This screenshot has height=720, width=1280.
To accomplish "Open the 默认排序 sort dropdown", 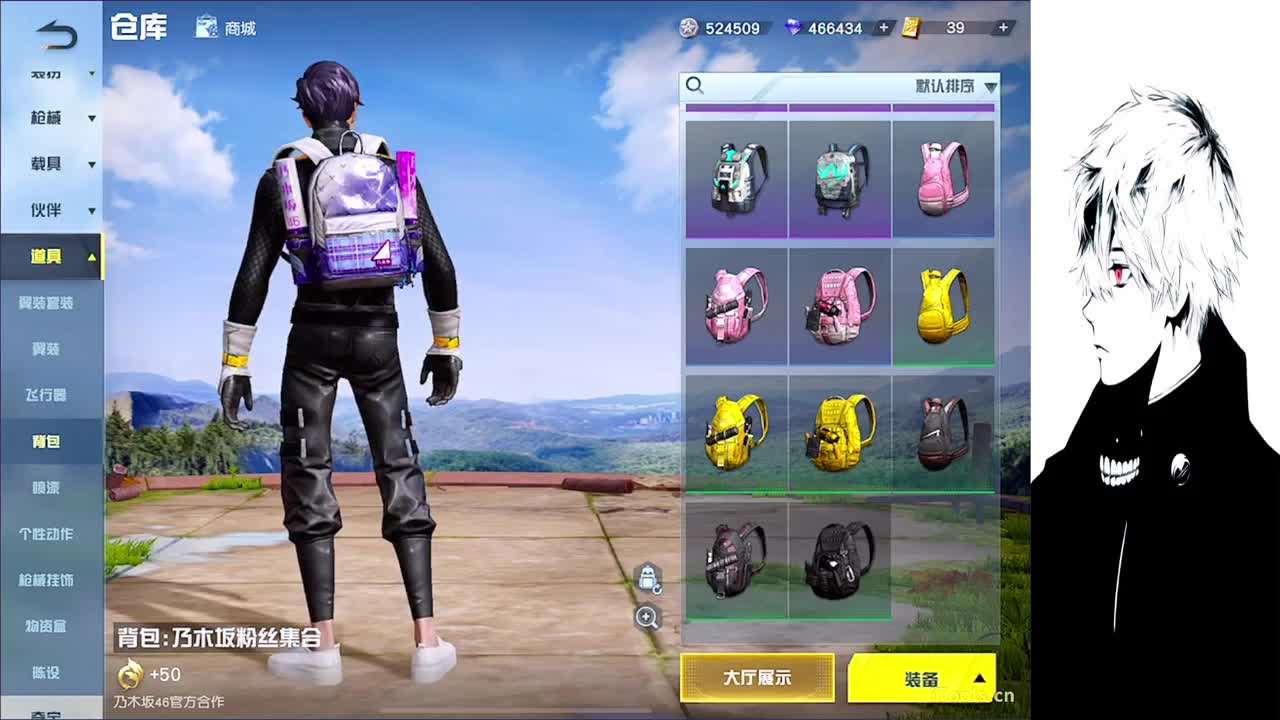I will (945, 86).
